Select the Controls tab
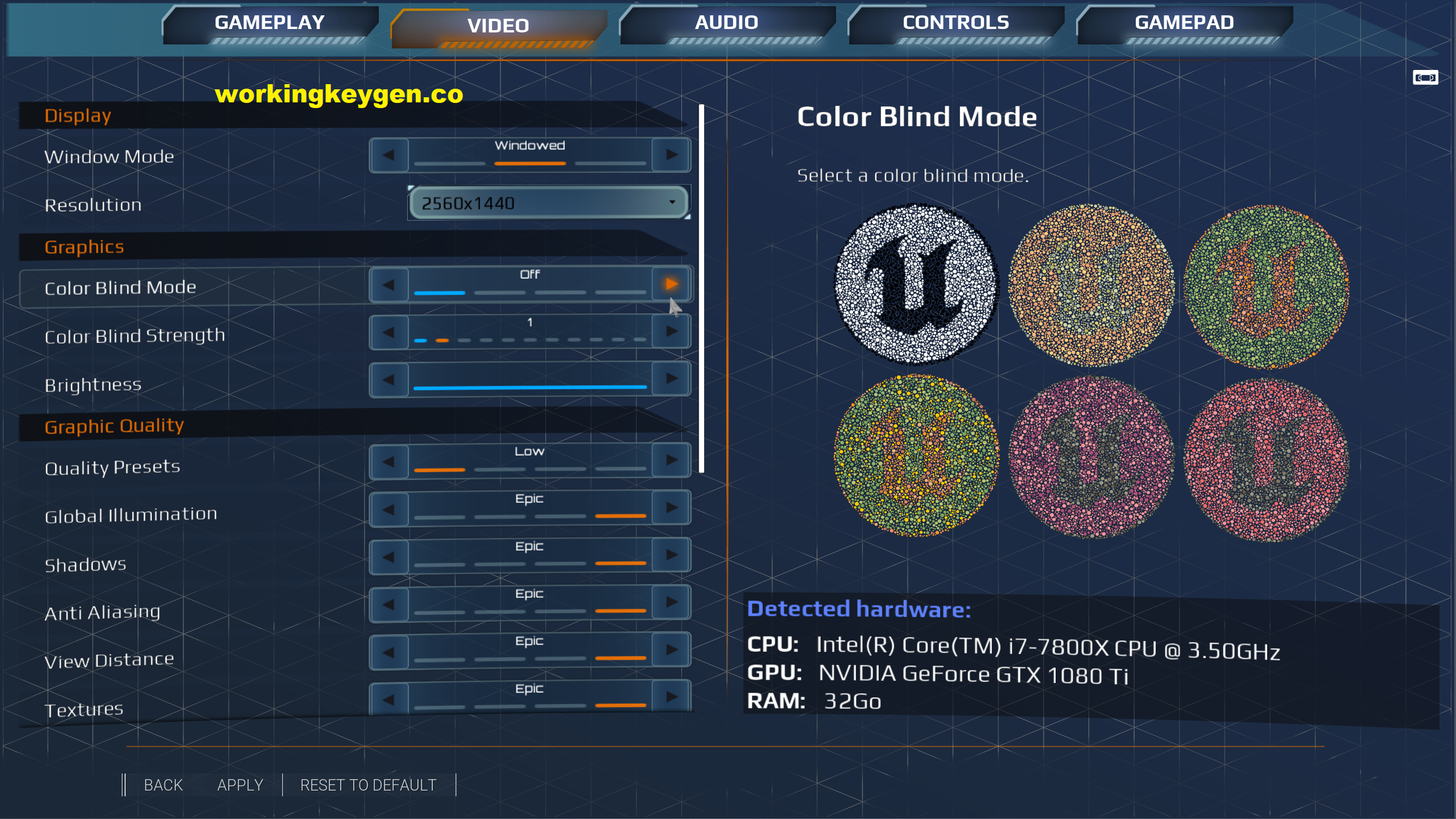The width and height of the screenshot is (1456, 819). click(x=955, y=23)
